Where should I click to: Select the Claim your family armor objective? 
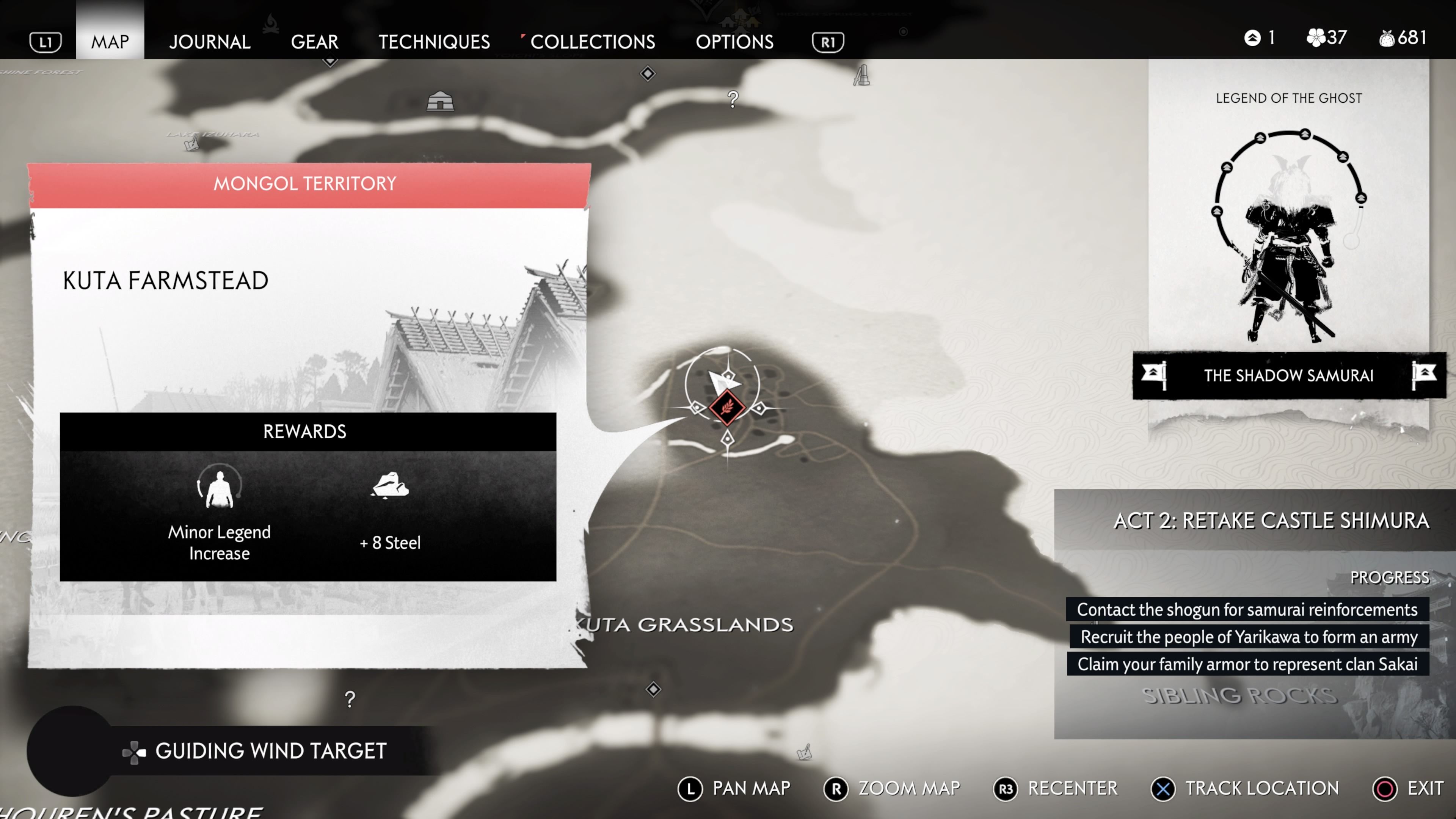click(1247, 664)
